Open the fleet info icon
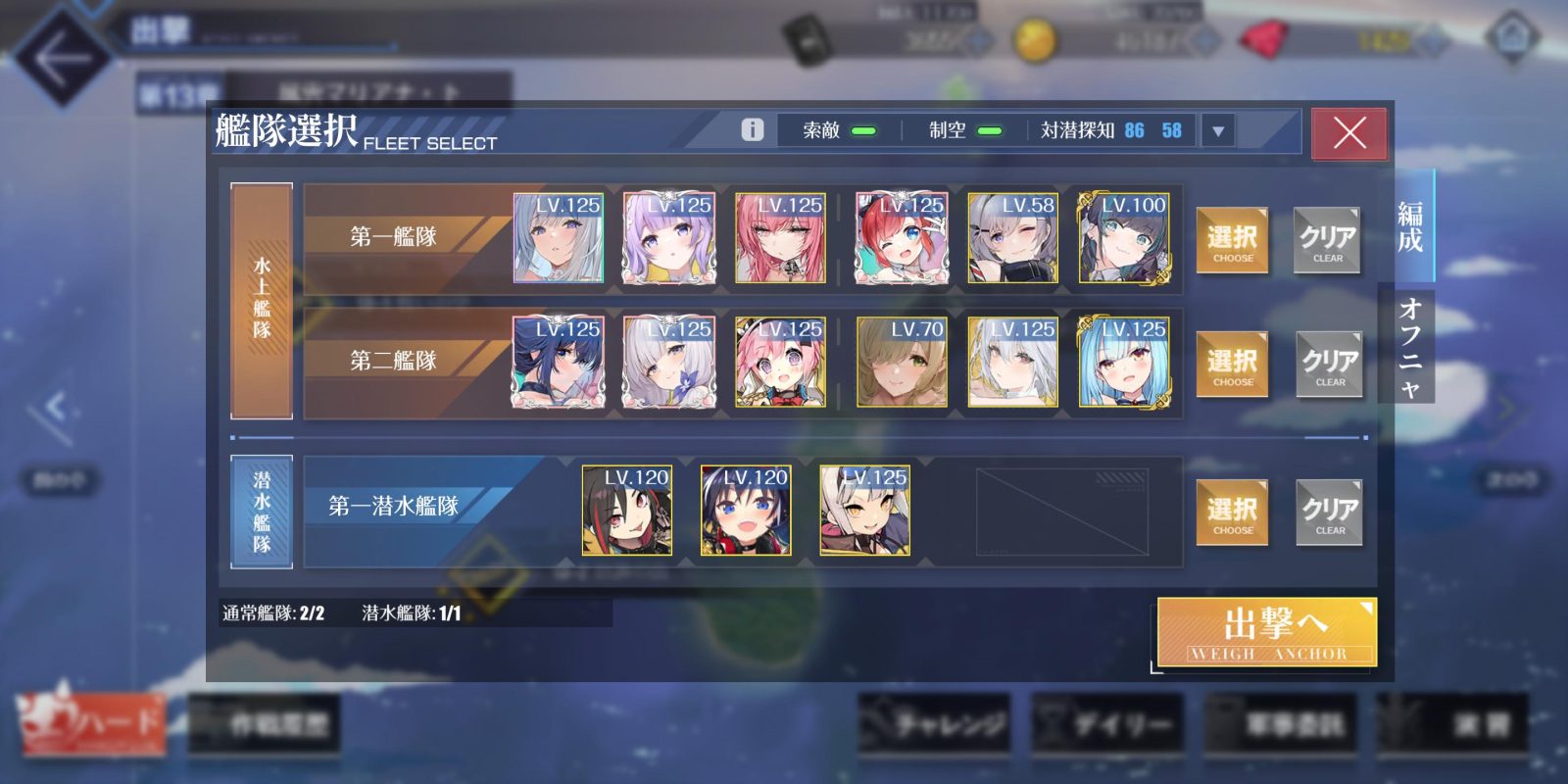 pyautogui.click(x=752, y=129)
